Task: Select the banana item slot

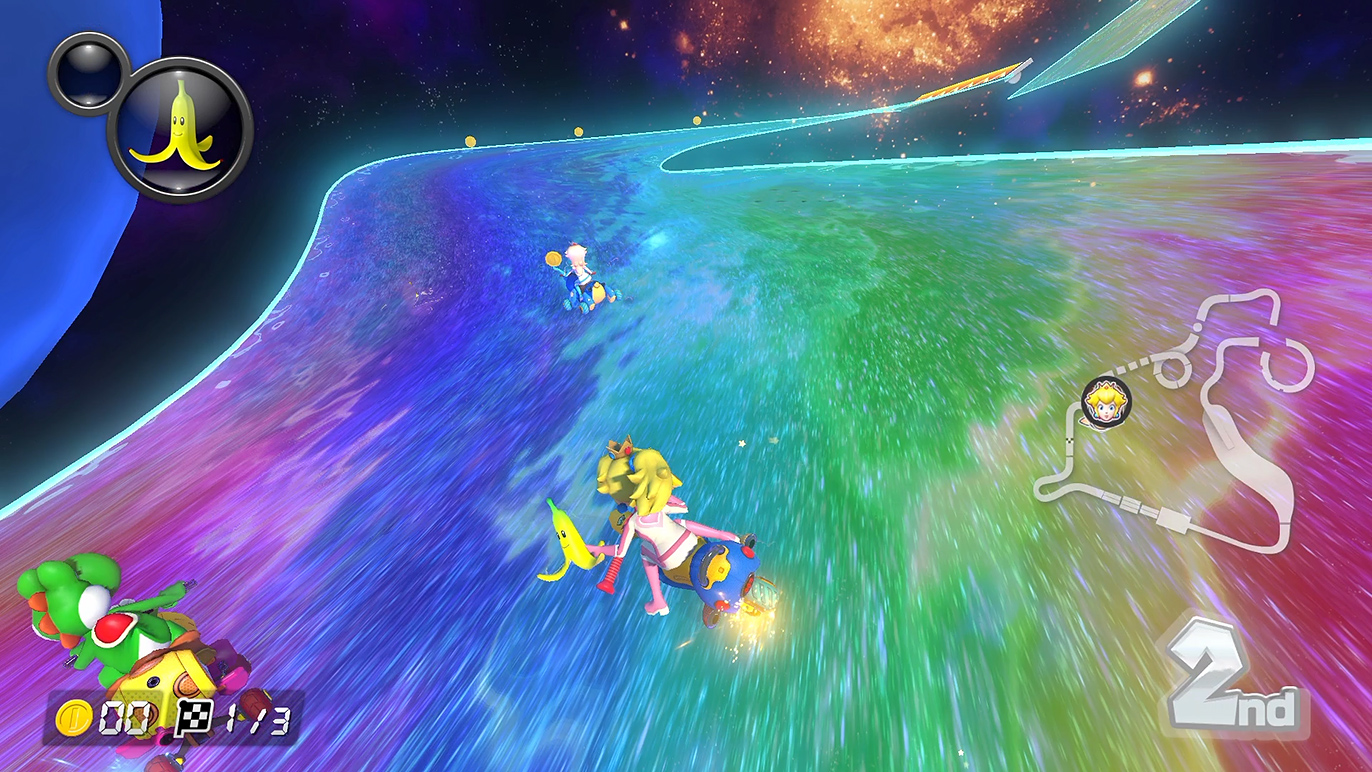Action: (x=180, y=129)
